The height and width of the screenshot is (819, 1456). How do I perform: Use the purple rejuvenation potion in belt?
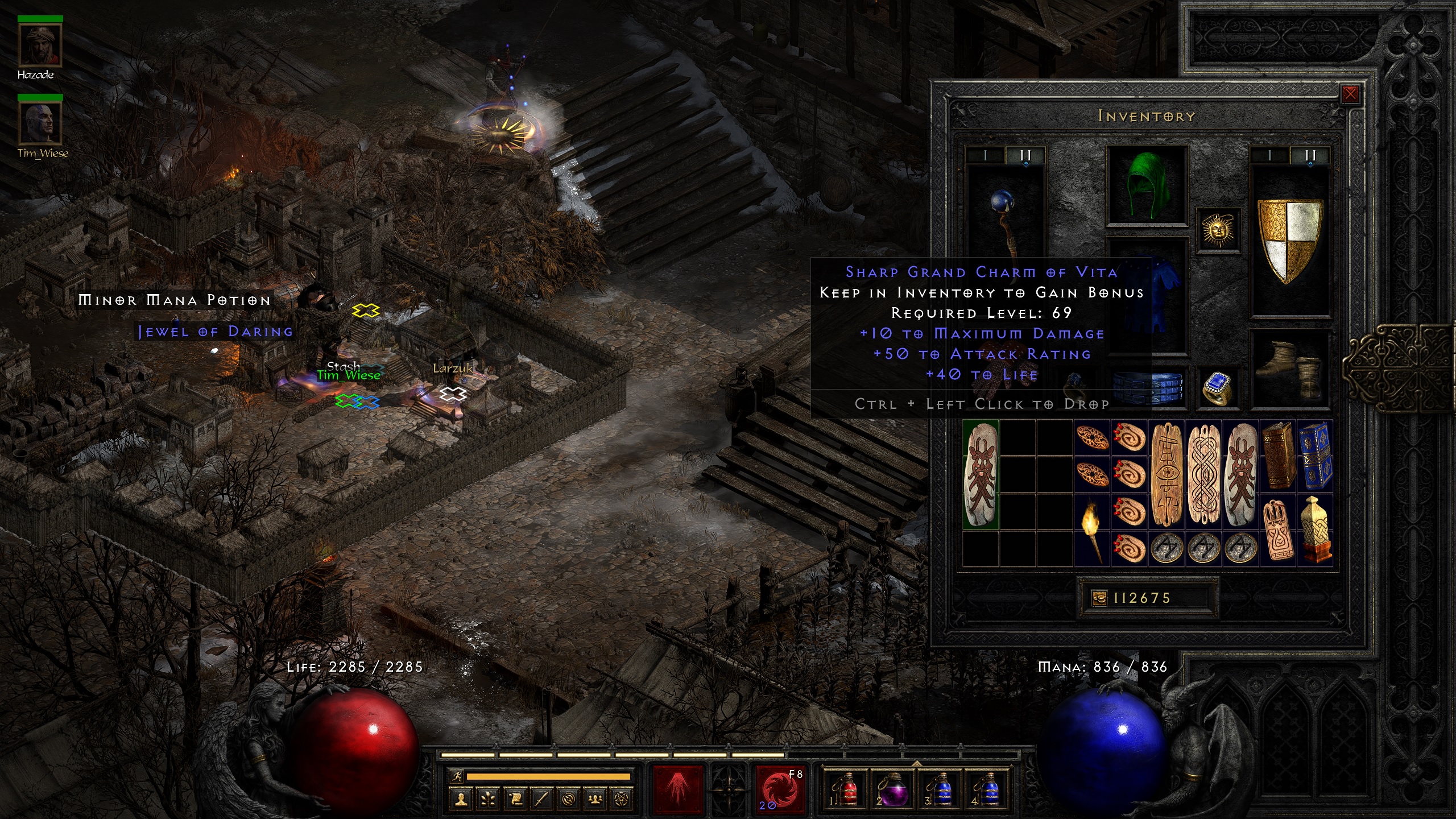pyautogui.click(x=893, y=789)
